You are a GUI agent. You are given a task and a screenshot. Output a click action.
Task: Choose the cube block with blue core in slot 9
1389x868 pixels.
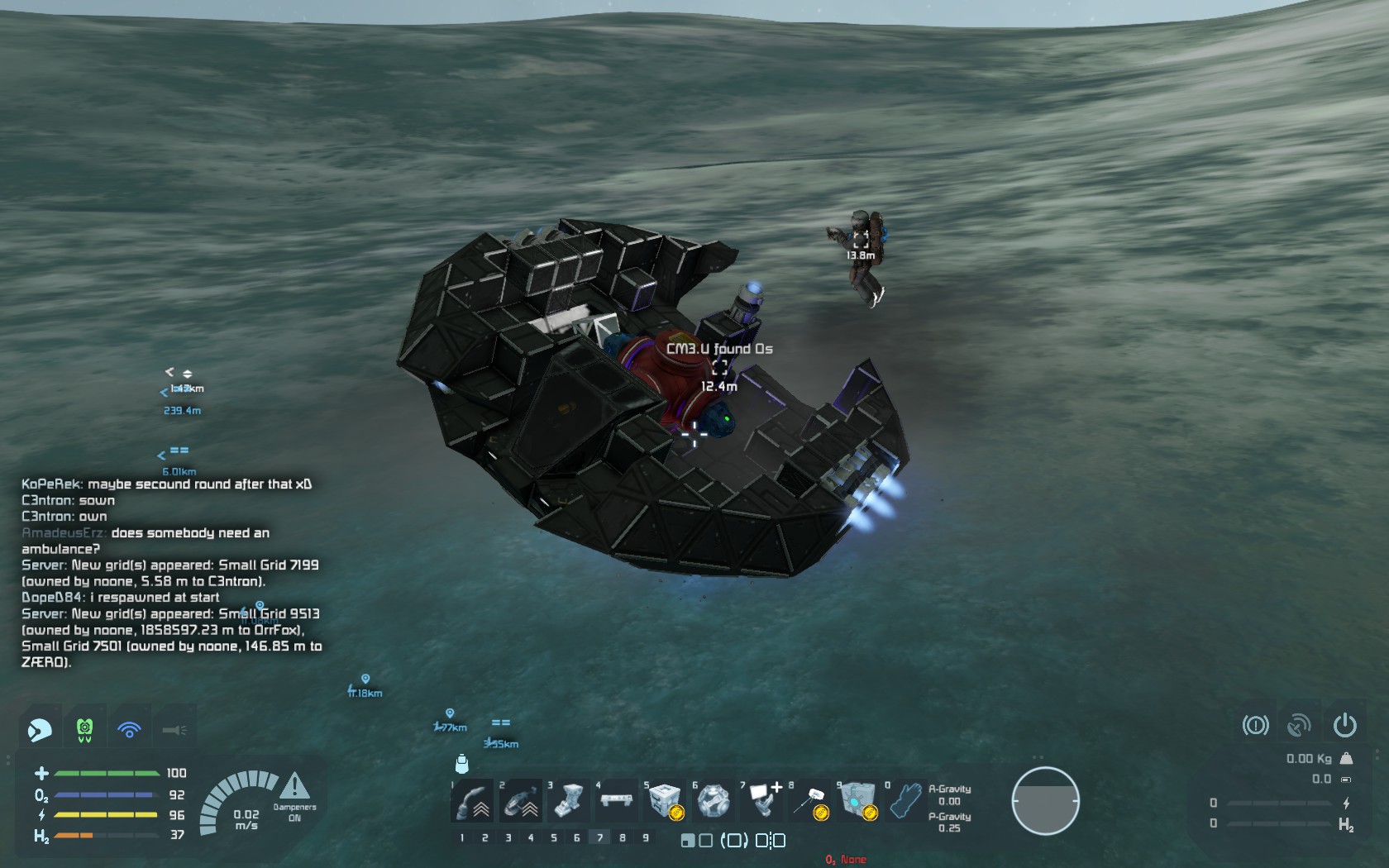(x=858, y=801)
